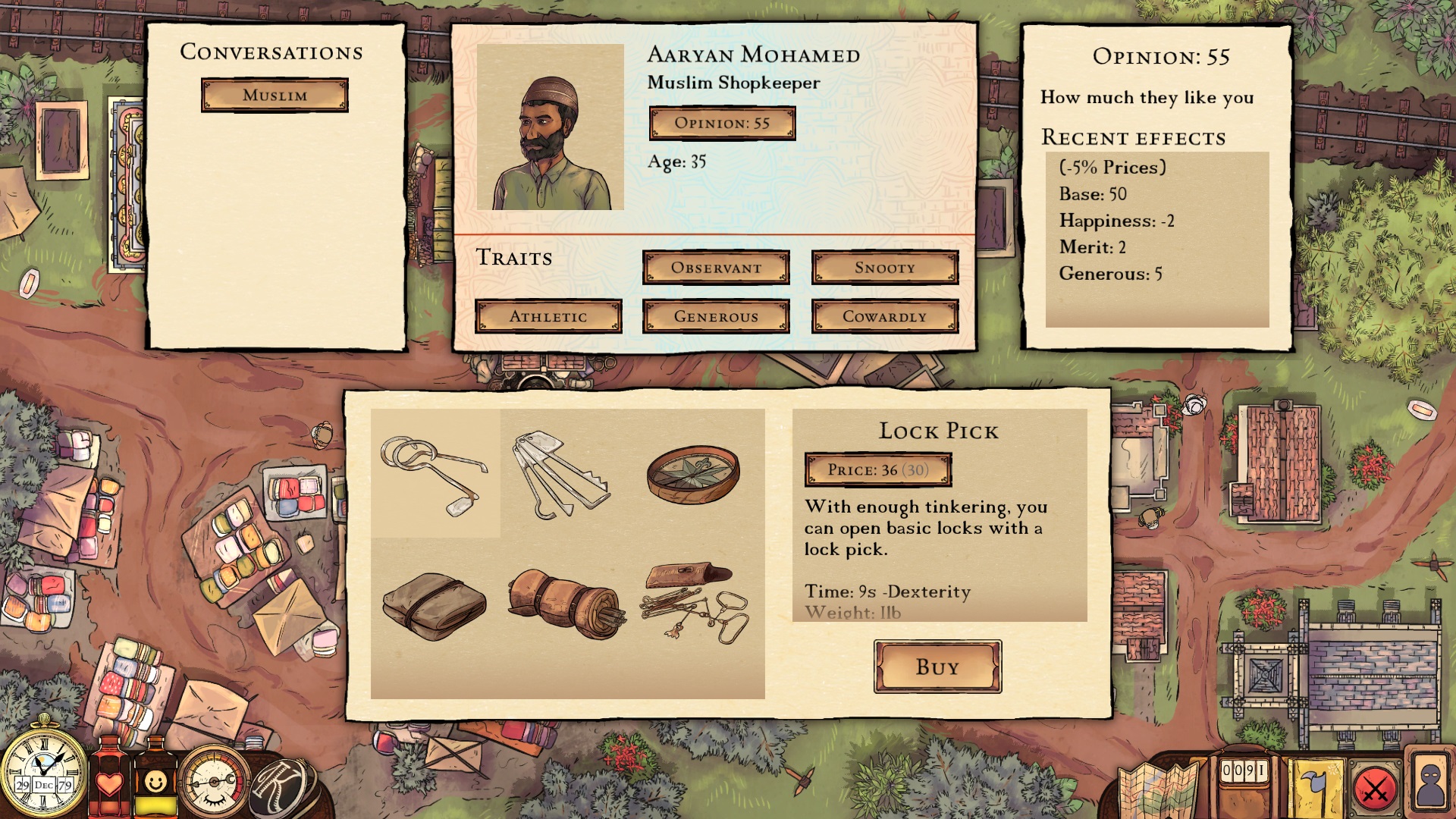Inspect the Snooty trait
Screen dimensions: 1456x819
884,268
